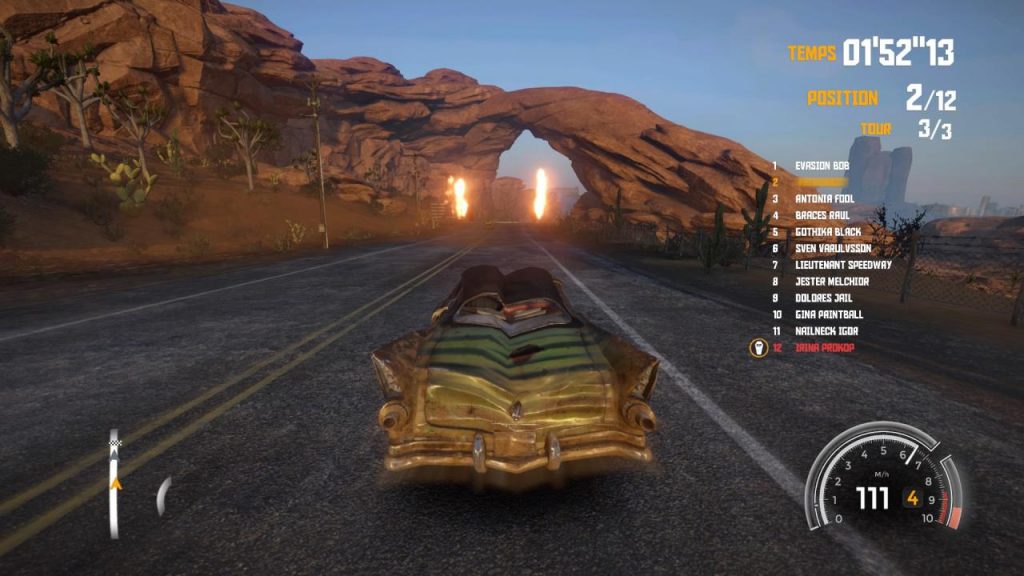Click the orange player arrow on the track progress bar
Image resolution: width=1024 pixels, height=576 pixels.
(115, 483)
